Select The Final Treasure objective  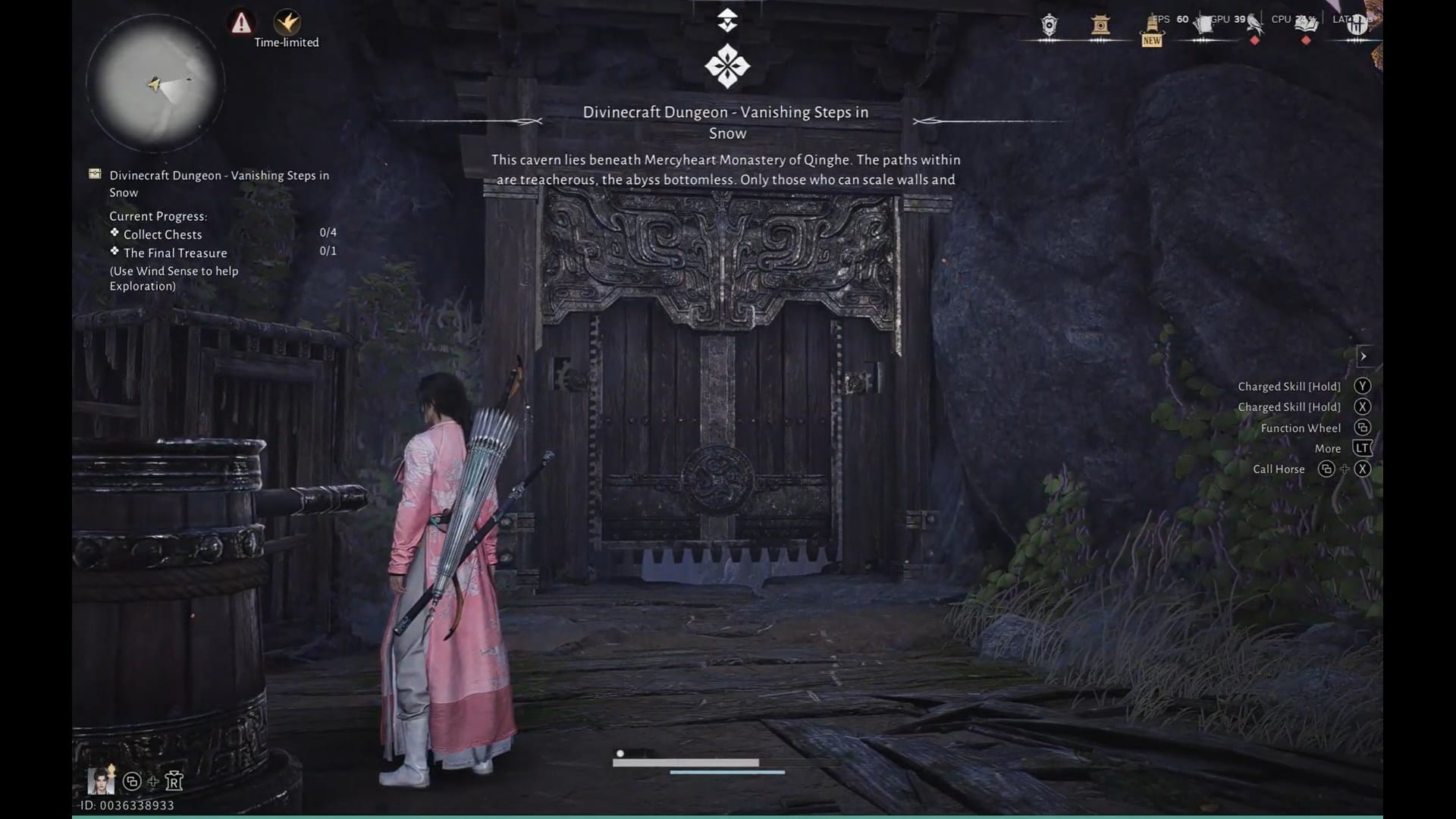click(175, 253)
